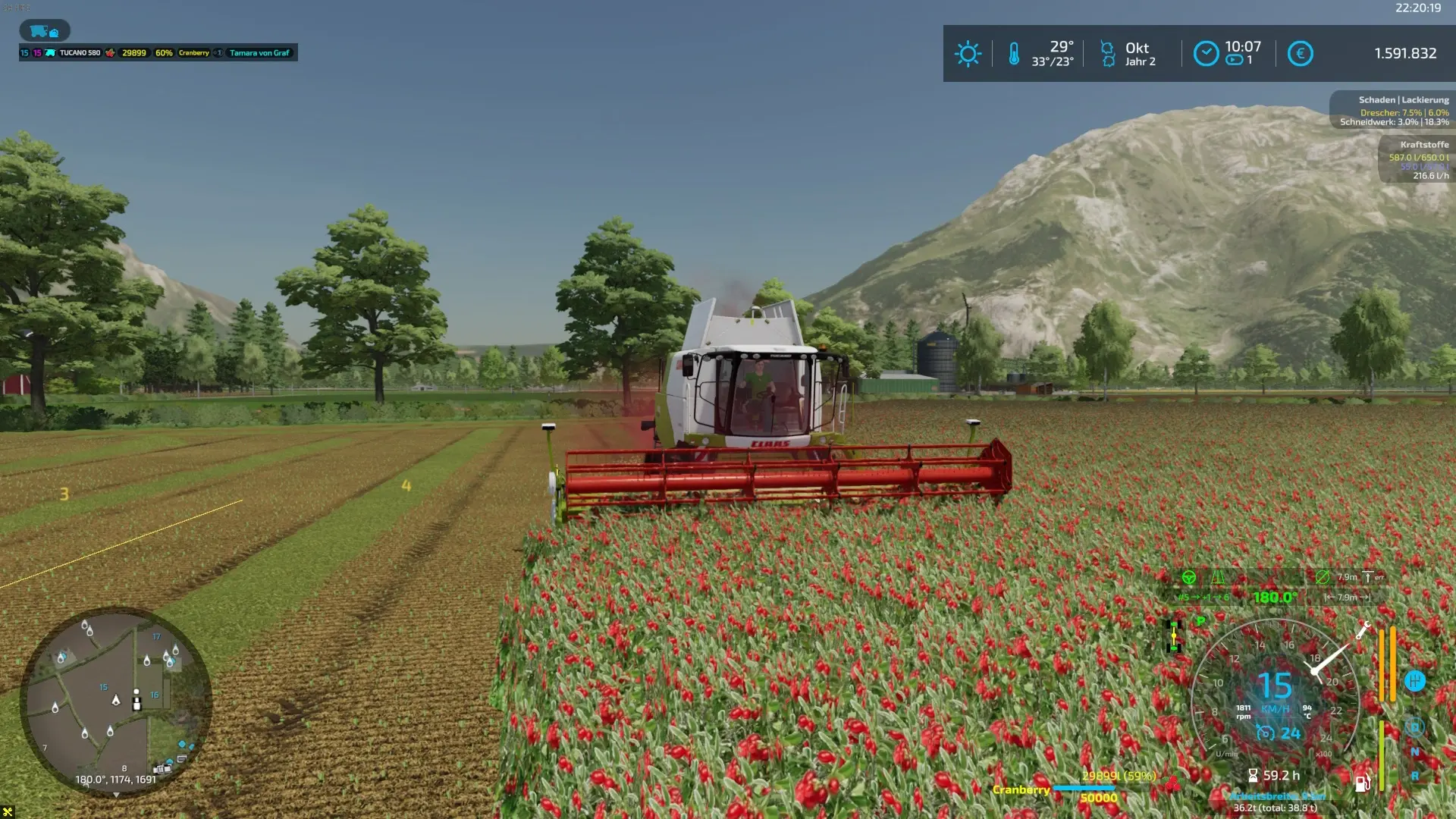
Task: Click the green vehicle drivetrain icon
Action: point(1174,637)
